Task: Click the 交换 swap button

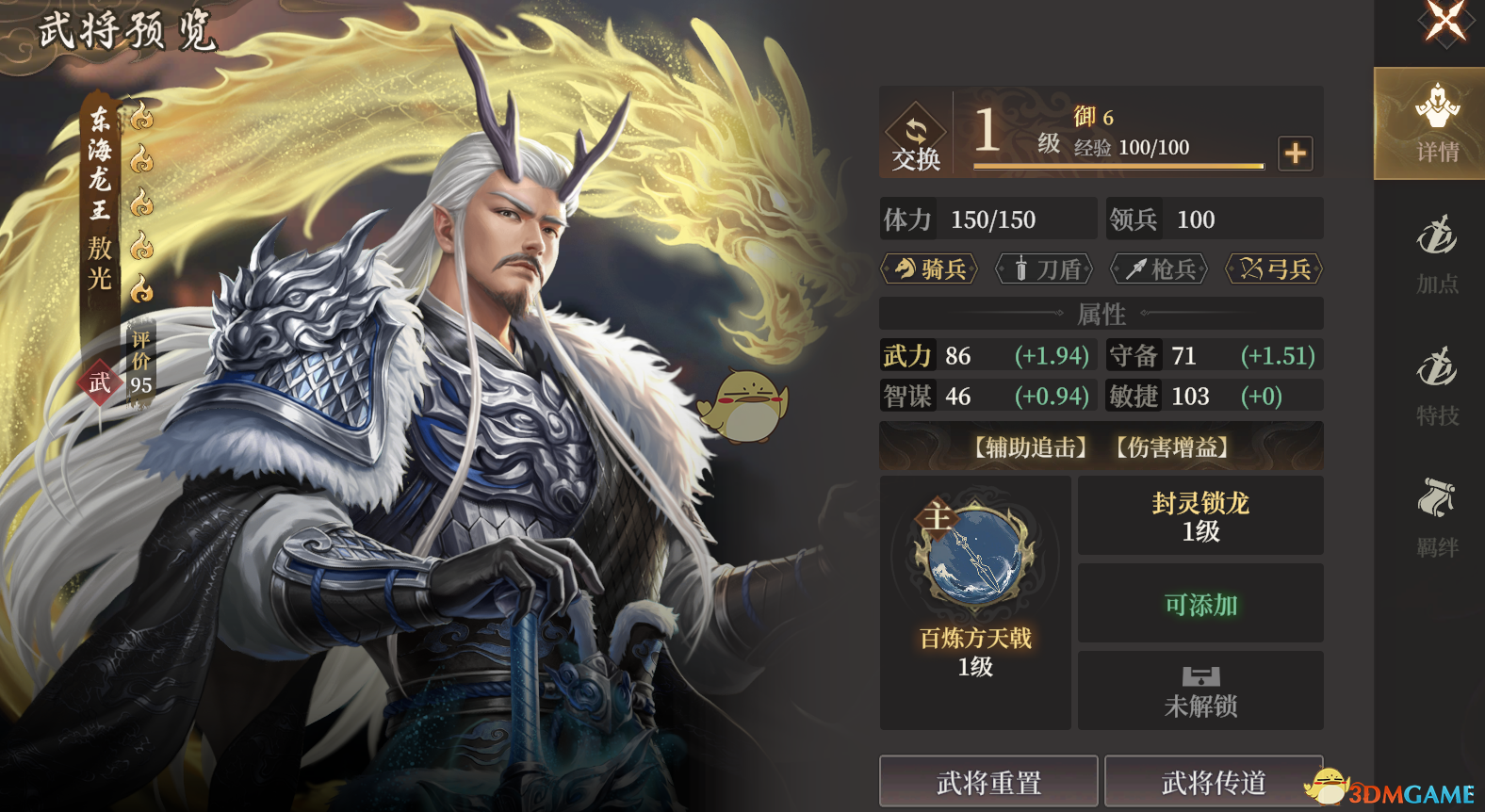Action: 916,138
